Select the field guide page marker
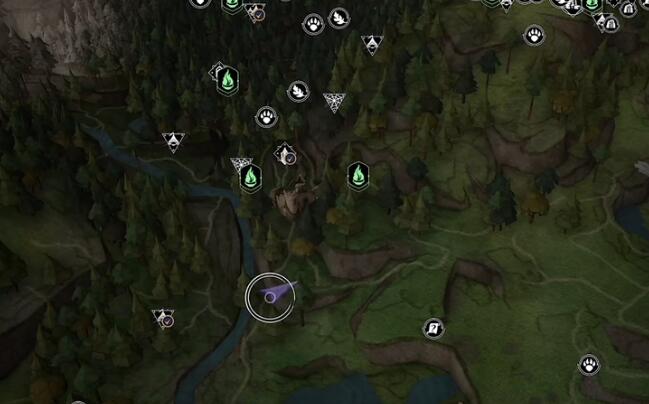This screenshot has height=404, width=649. 433,327
